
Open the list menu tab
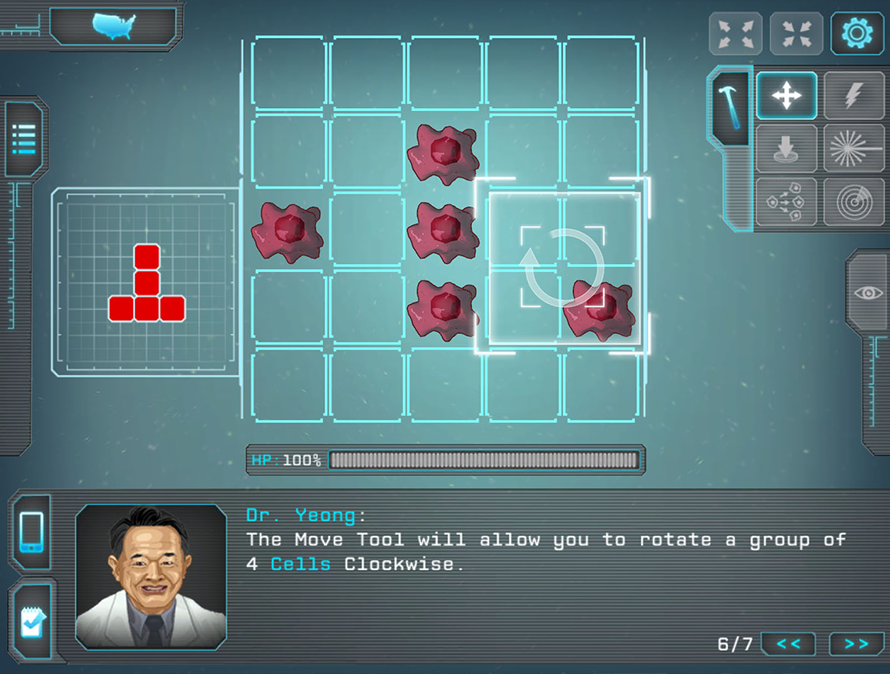pos(24,138)
